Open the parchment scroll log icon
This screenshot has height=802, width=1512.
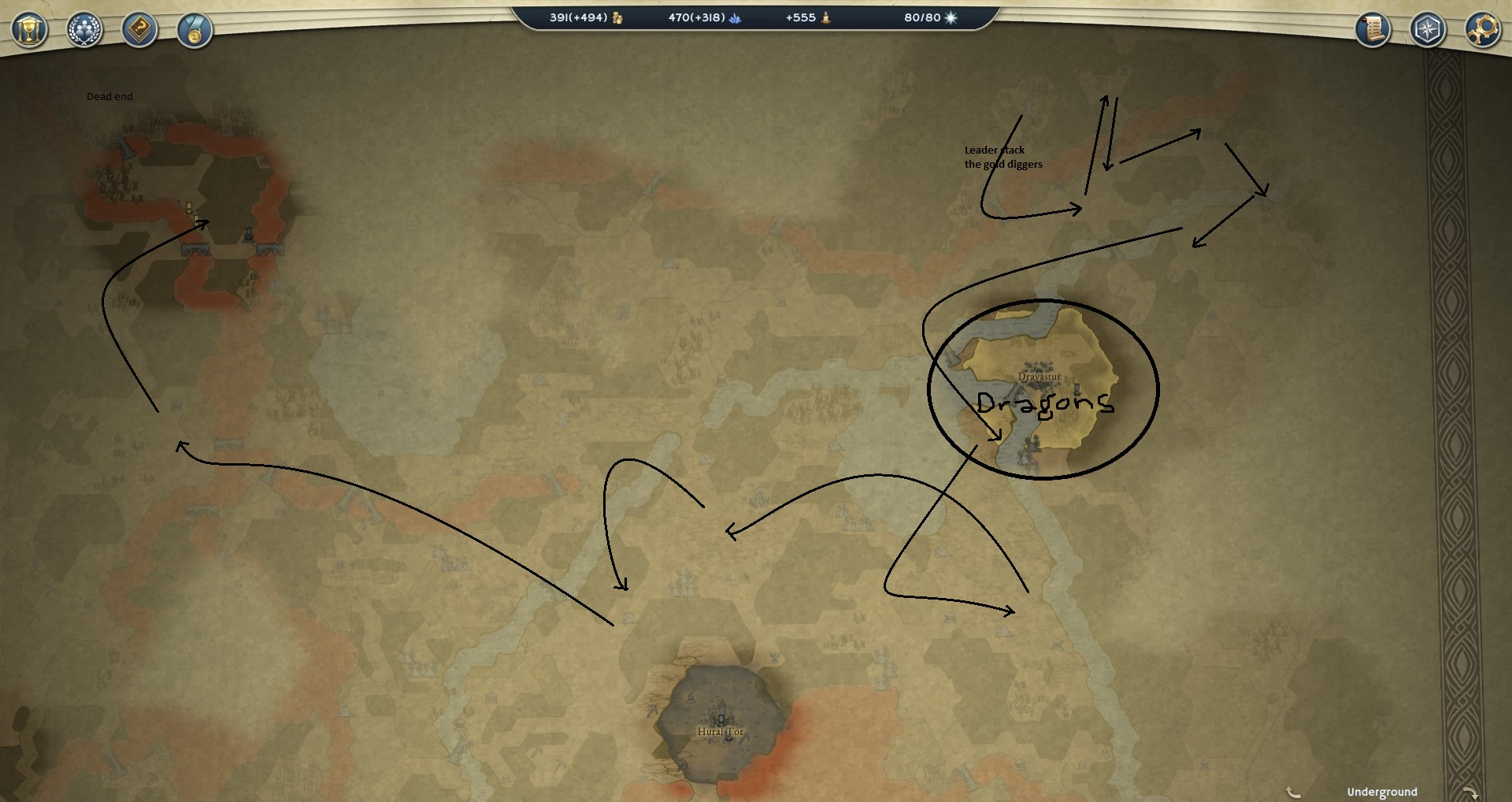[x=1373, y=30]
